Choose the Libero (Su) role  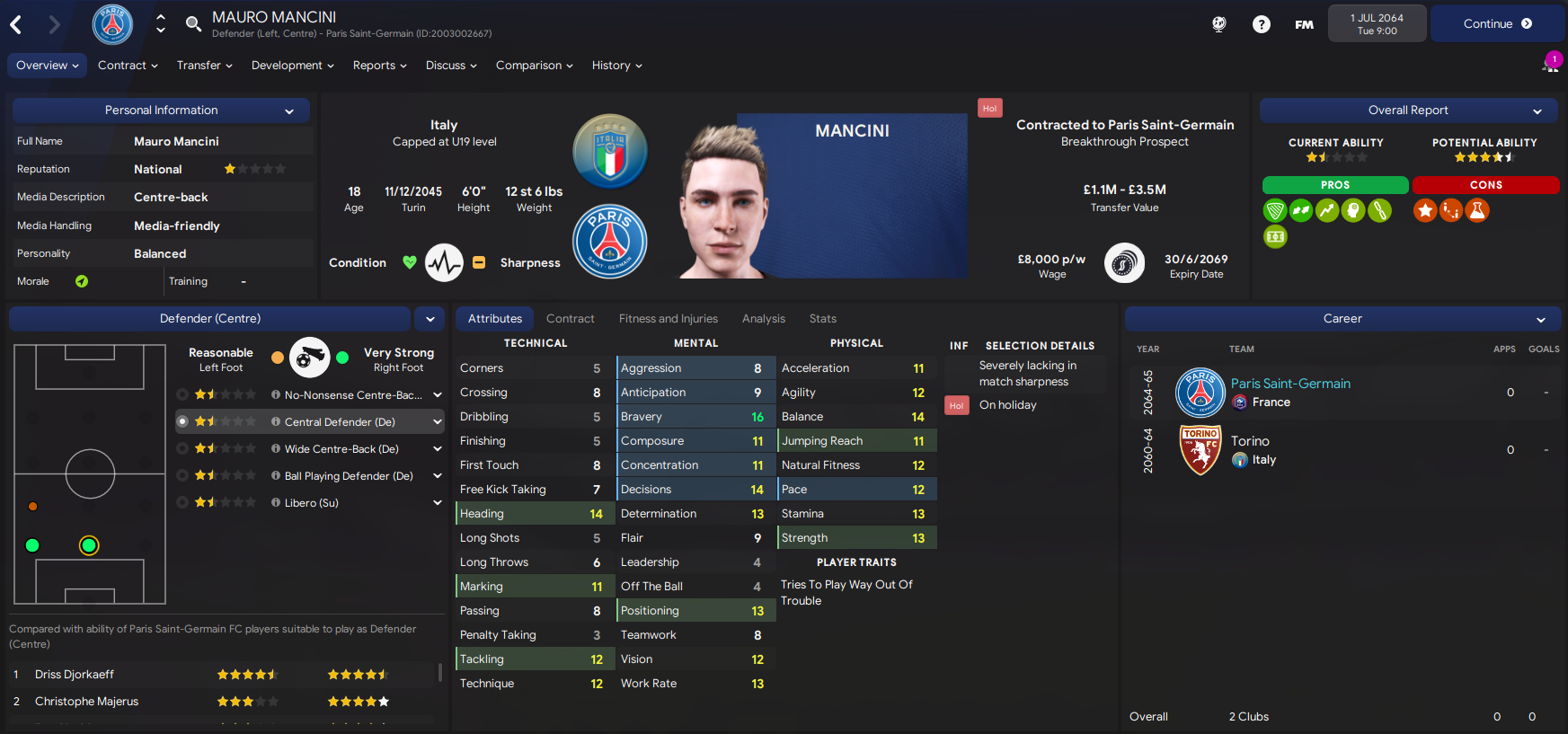[311, 503]
